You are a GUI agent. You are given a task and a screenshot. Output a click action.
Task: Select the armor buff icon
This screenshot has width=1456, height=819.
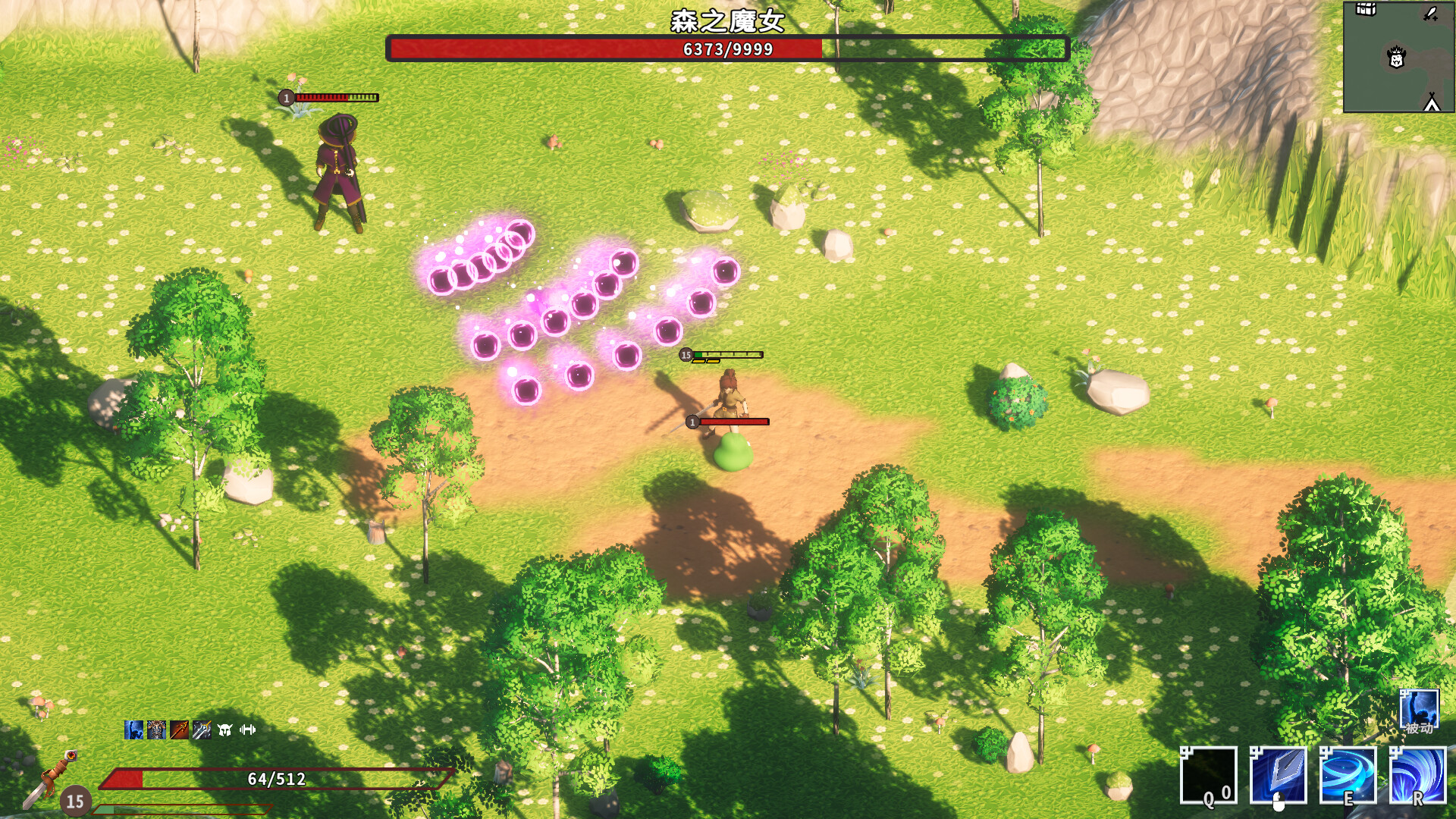pos(156,730)
